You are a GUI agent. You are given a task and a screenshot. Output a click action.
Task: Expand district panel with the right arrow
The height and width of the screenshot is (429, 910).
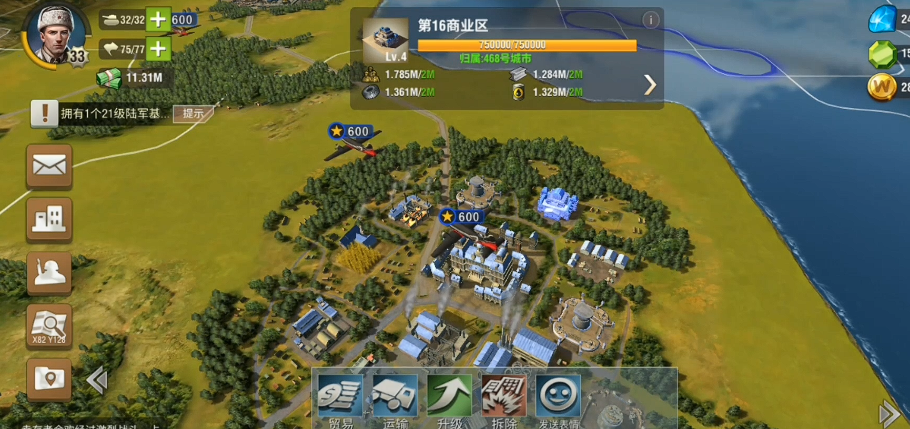click(x=650, y=84)
